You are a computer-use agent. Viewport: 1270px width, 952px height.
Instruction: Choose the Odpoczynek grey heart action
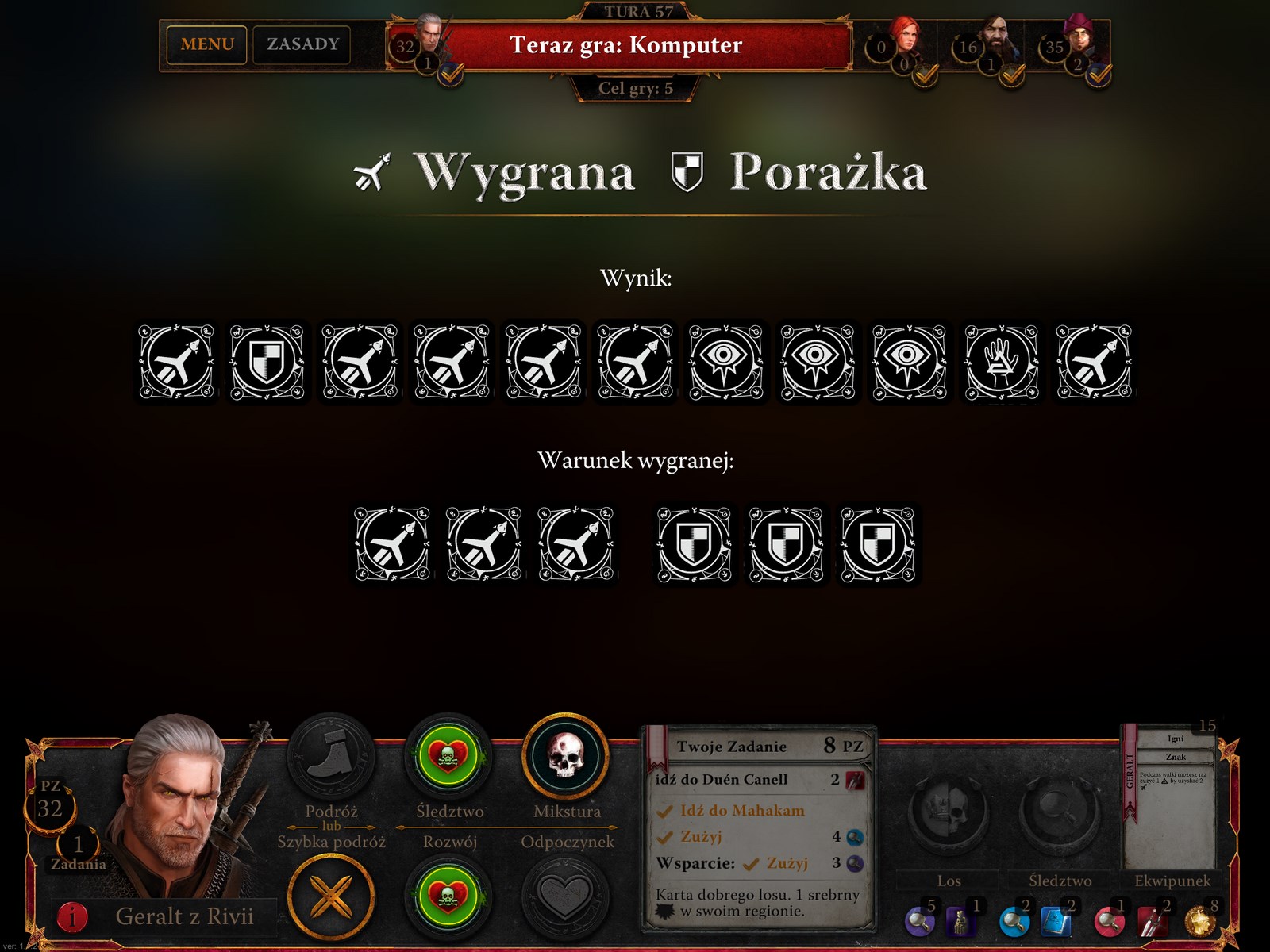566,898
